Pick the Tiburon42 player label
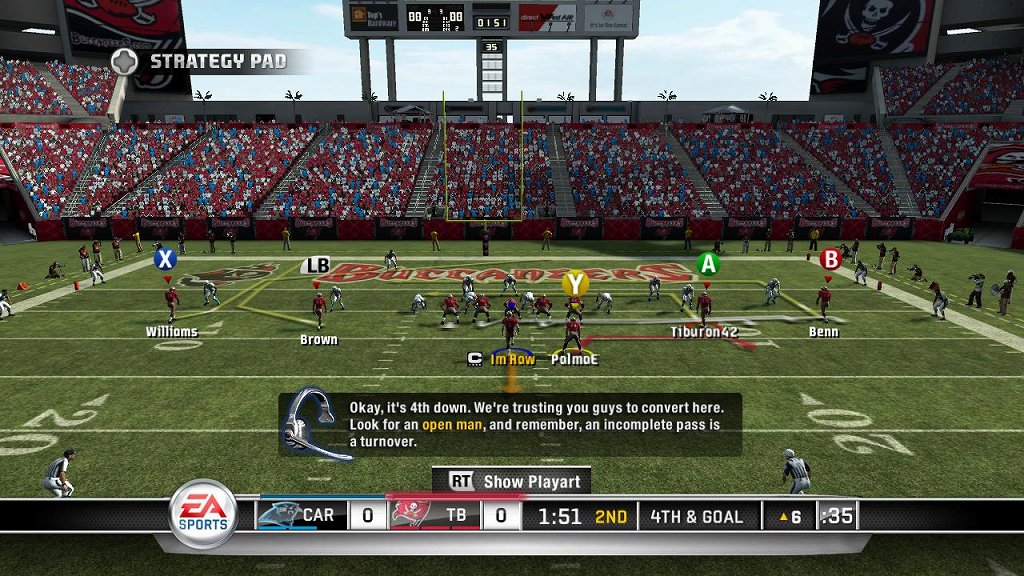The height and width of the screenshot is (576, 1024). click(x=704, y=332)
